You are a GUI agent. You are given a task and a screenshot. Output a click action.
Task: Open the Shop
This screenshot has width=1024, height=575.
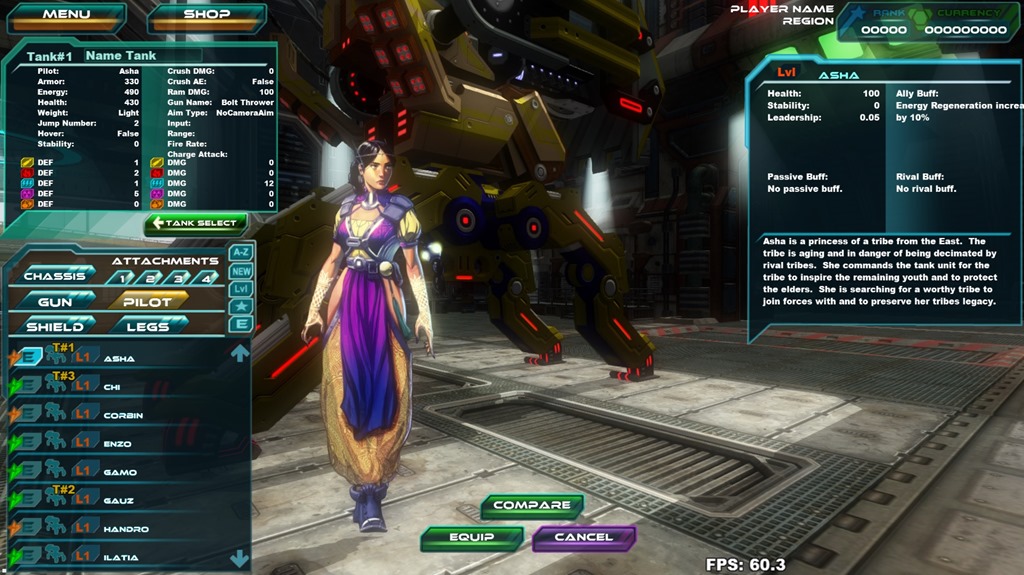point(207,15)
